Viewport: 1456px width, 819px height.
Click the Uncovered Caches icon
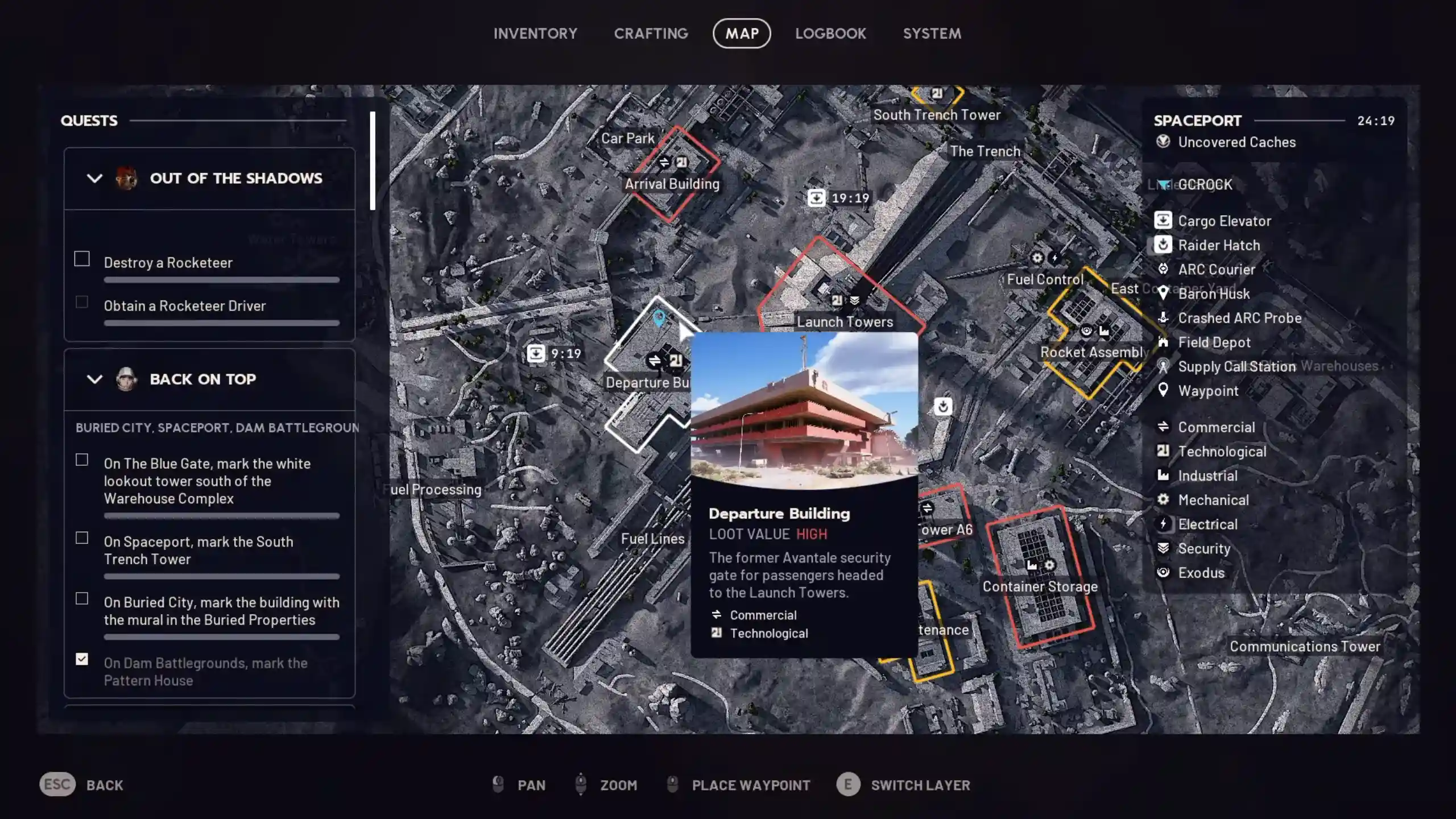point(1162,142)
